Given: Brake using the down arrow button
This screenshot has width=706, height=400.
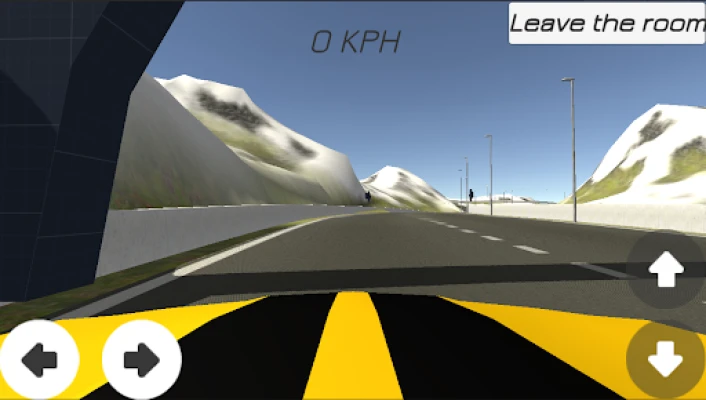Looking at the screenshot, I should (667, 357).
